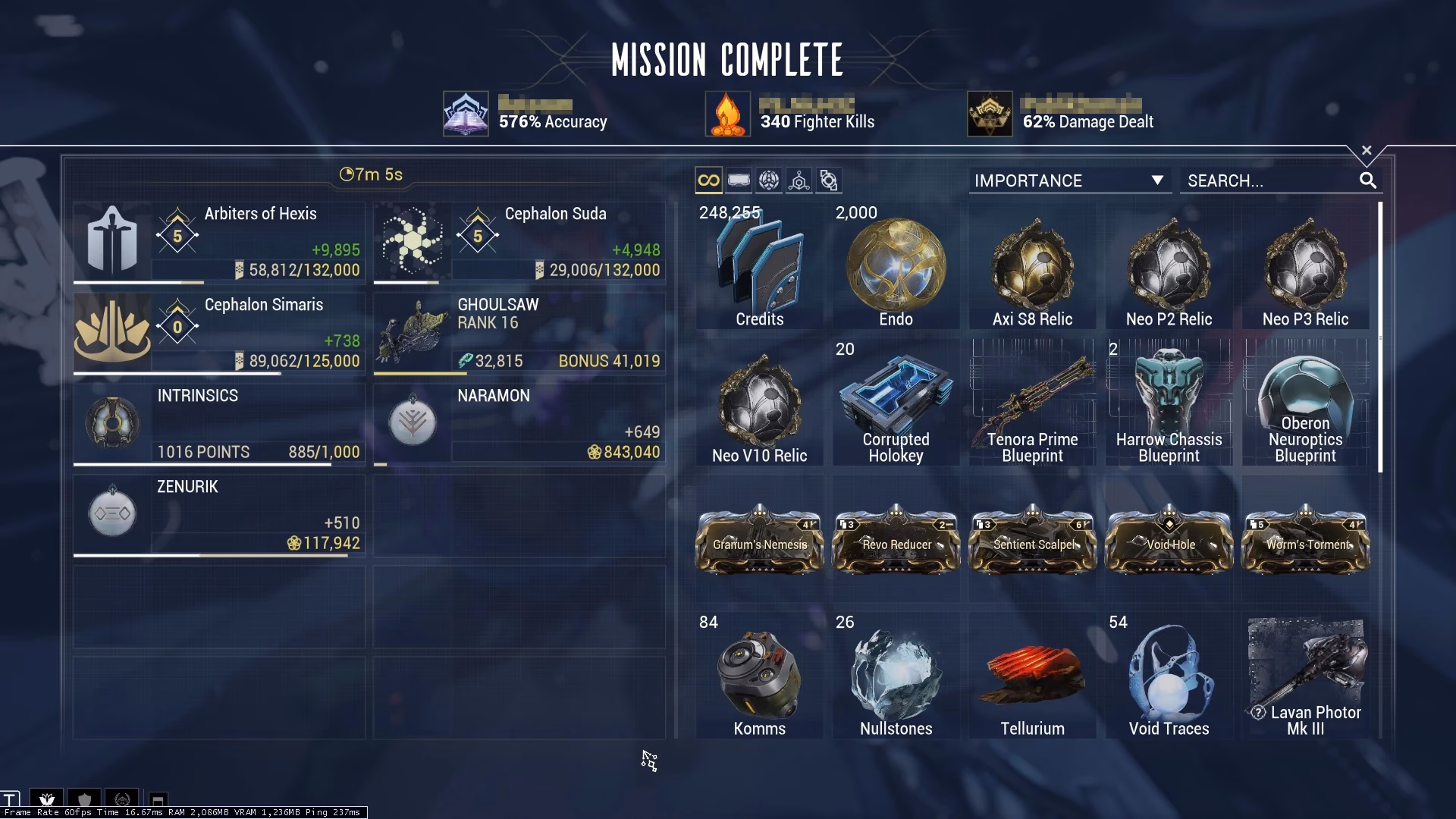Click the Cephalon Simaris syndicate icon

[112, 332]
